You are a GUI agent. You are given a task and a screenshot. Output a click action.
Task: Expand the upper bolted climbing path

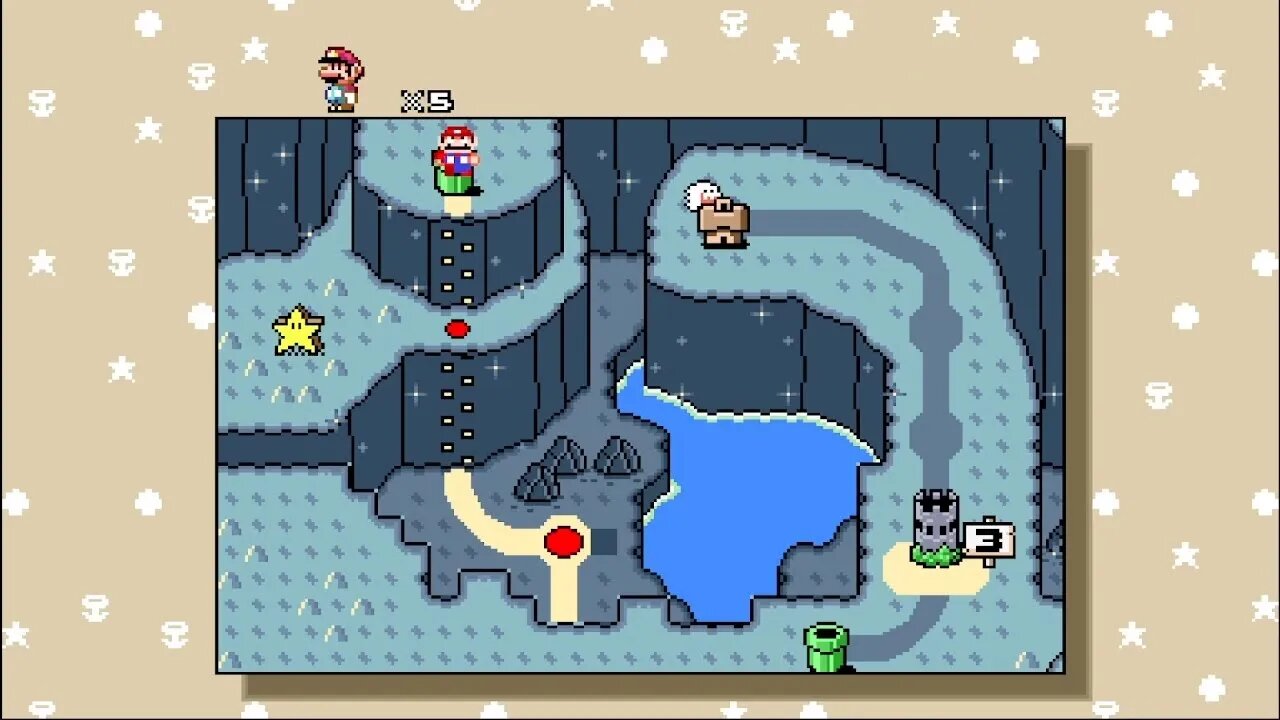pos(456,262)
